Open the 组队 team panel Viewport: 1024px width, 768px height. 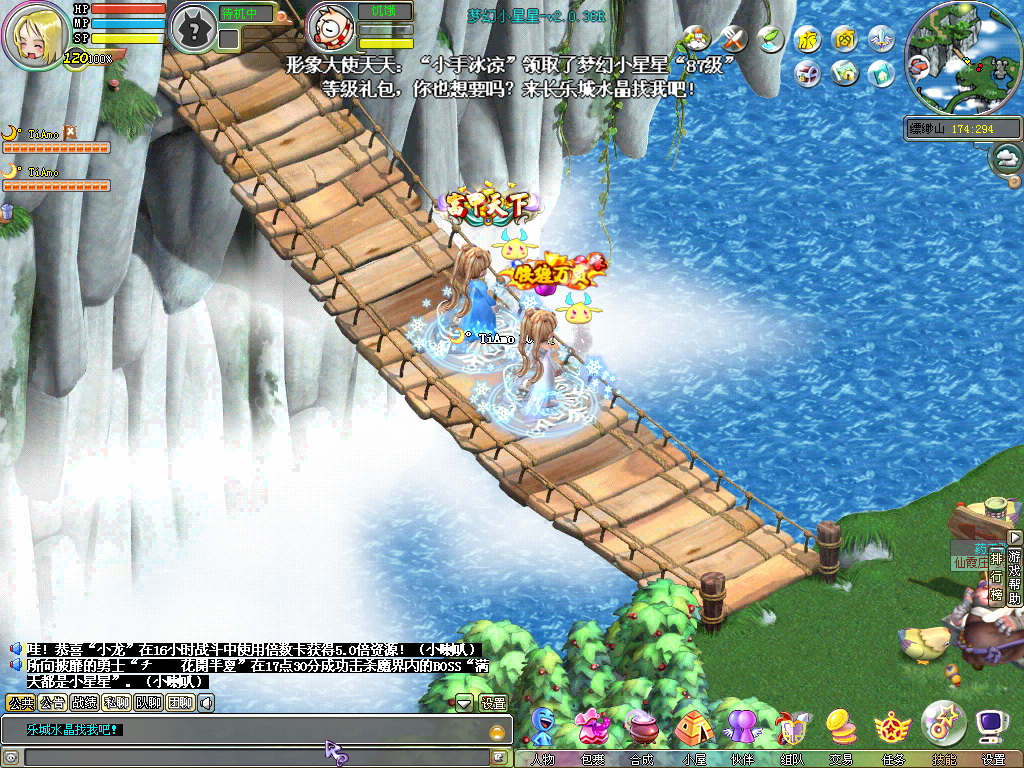point(791,730)
